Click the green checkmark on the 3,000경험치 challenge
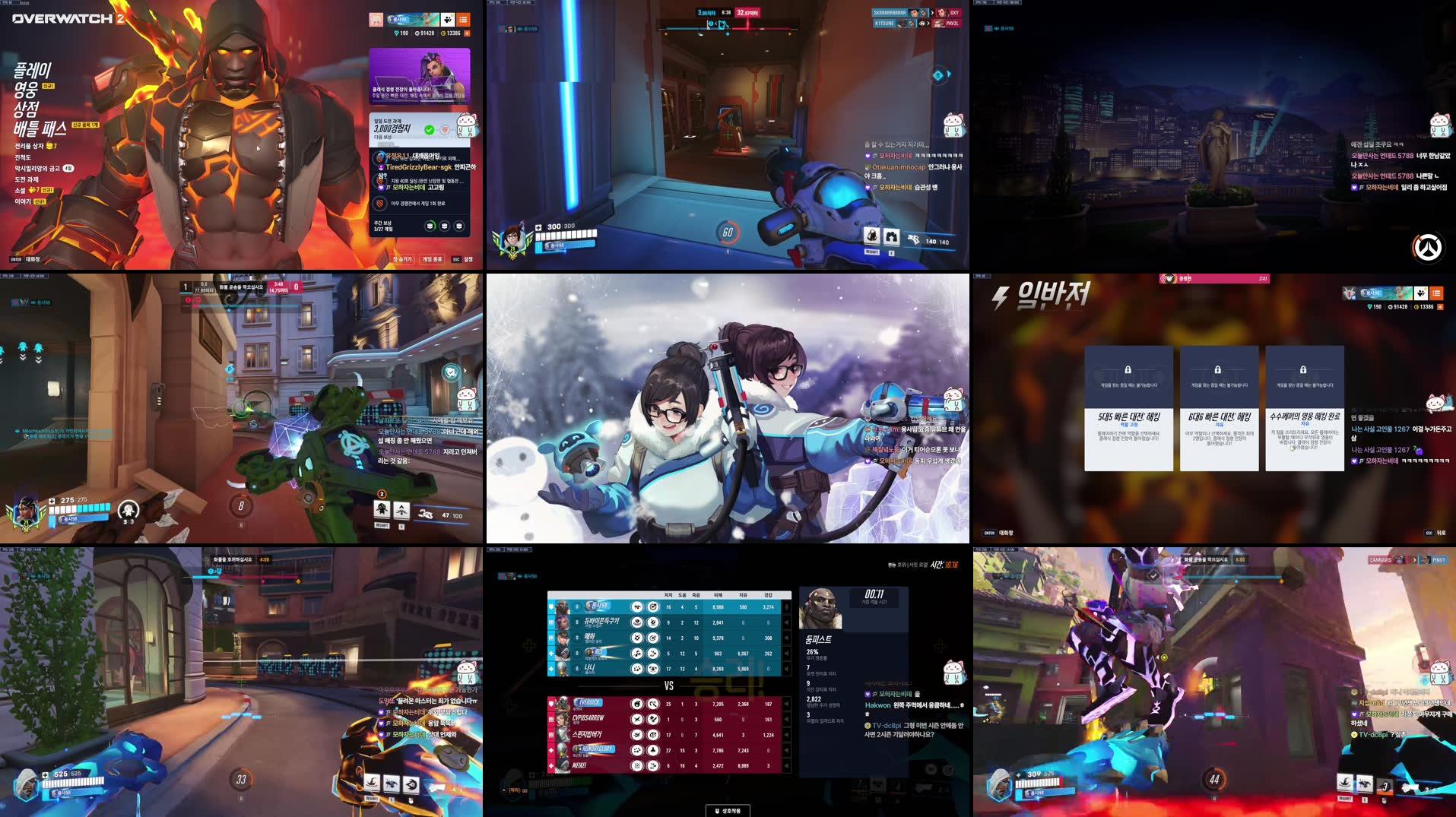This screenshot has width=1456, height=817. [429, 130]
